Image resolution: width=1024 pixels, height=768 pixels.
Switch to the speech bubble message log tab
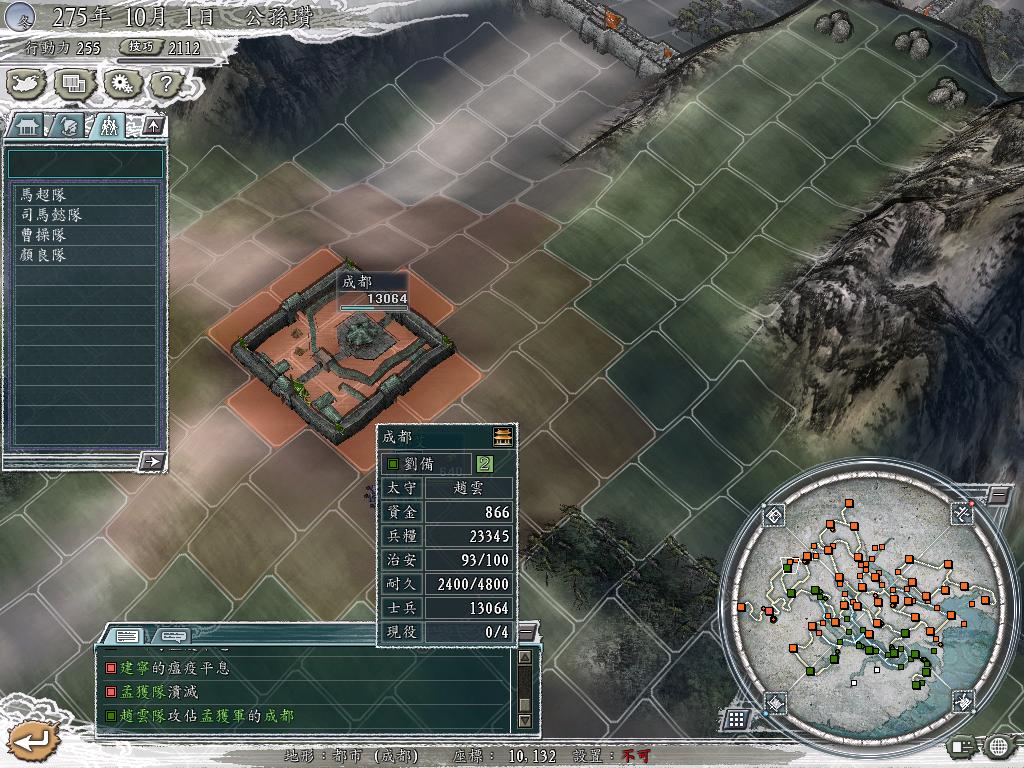click(173, 635)
